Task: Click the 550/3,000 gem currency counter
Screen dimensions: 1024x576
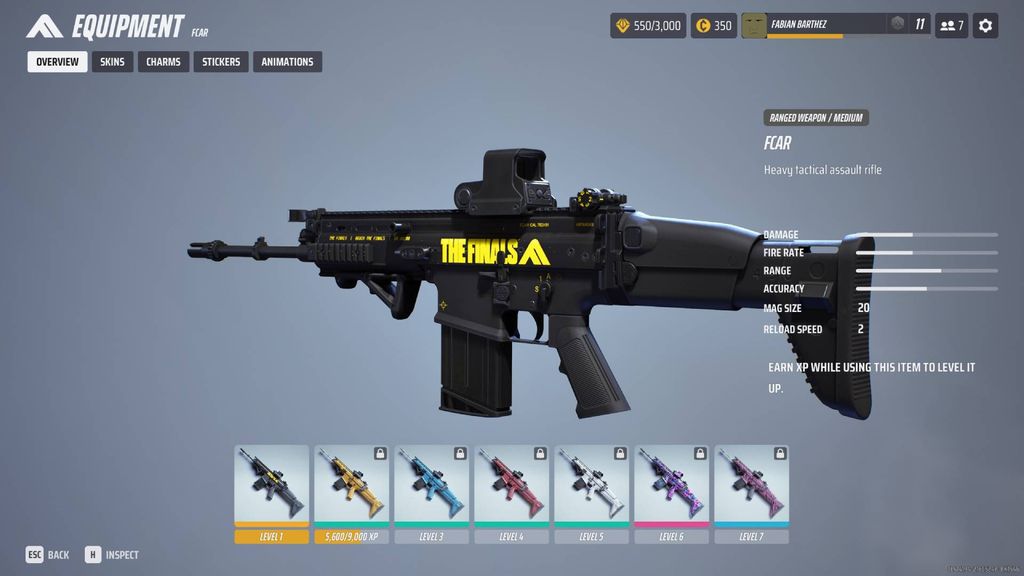Action: click(x=648, y=25)
